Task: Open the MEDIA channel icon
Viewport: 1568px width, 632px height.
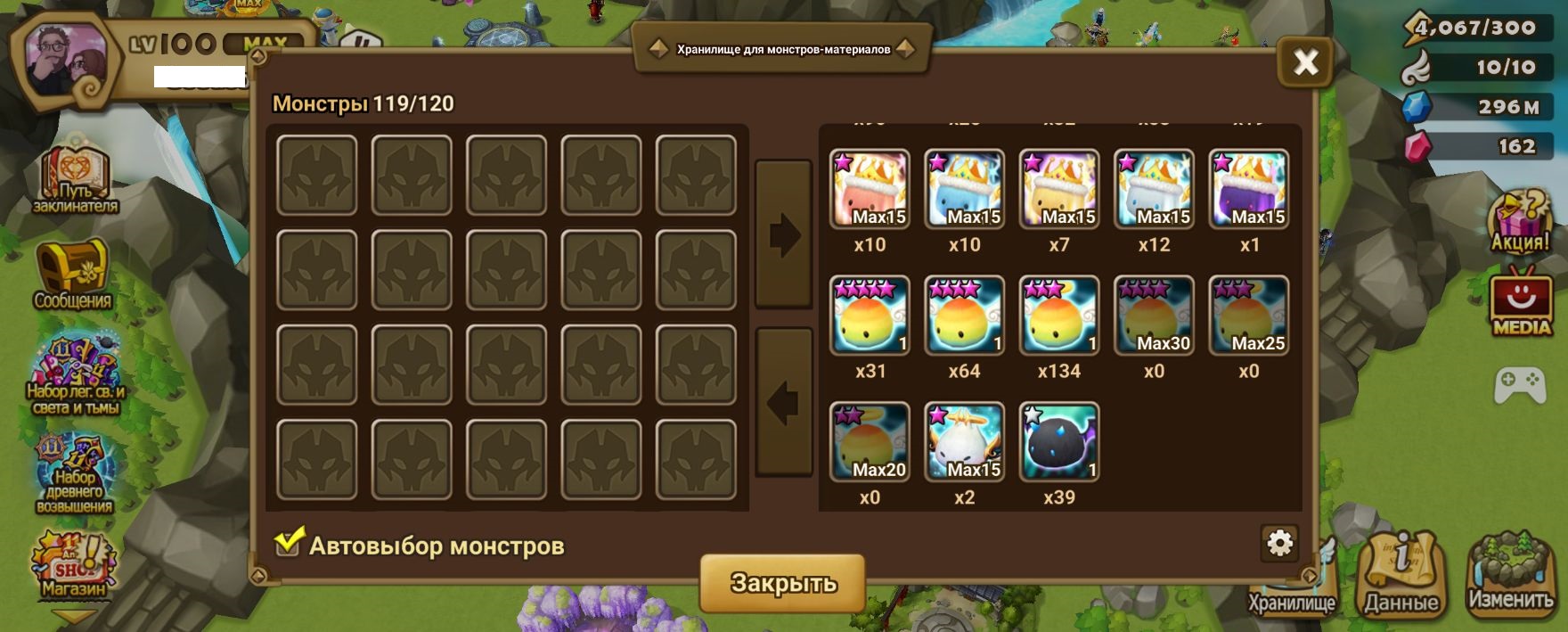Action: coord(1521,303)
